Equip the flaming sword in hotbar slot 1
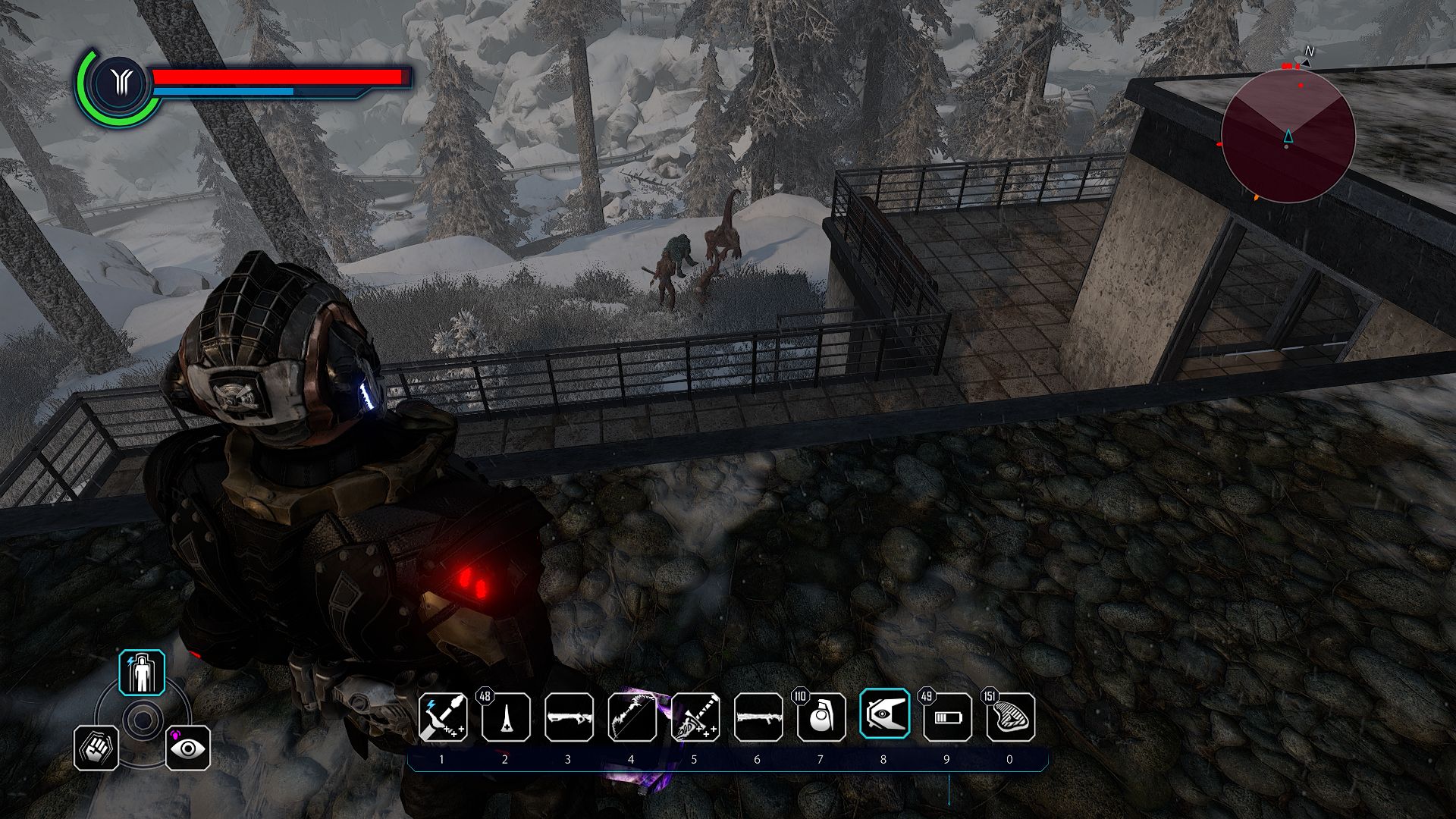This screenshot has height=819, width=1456. click(444, 719)
